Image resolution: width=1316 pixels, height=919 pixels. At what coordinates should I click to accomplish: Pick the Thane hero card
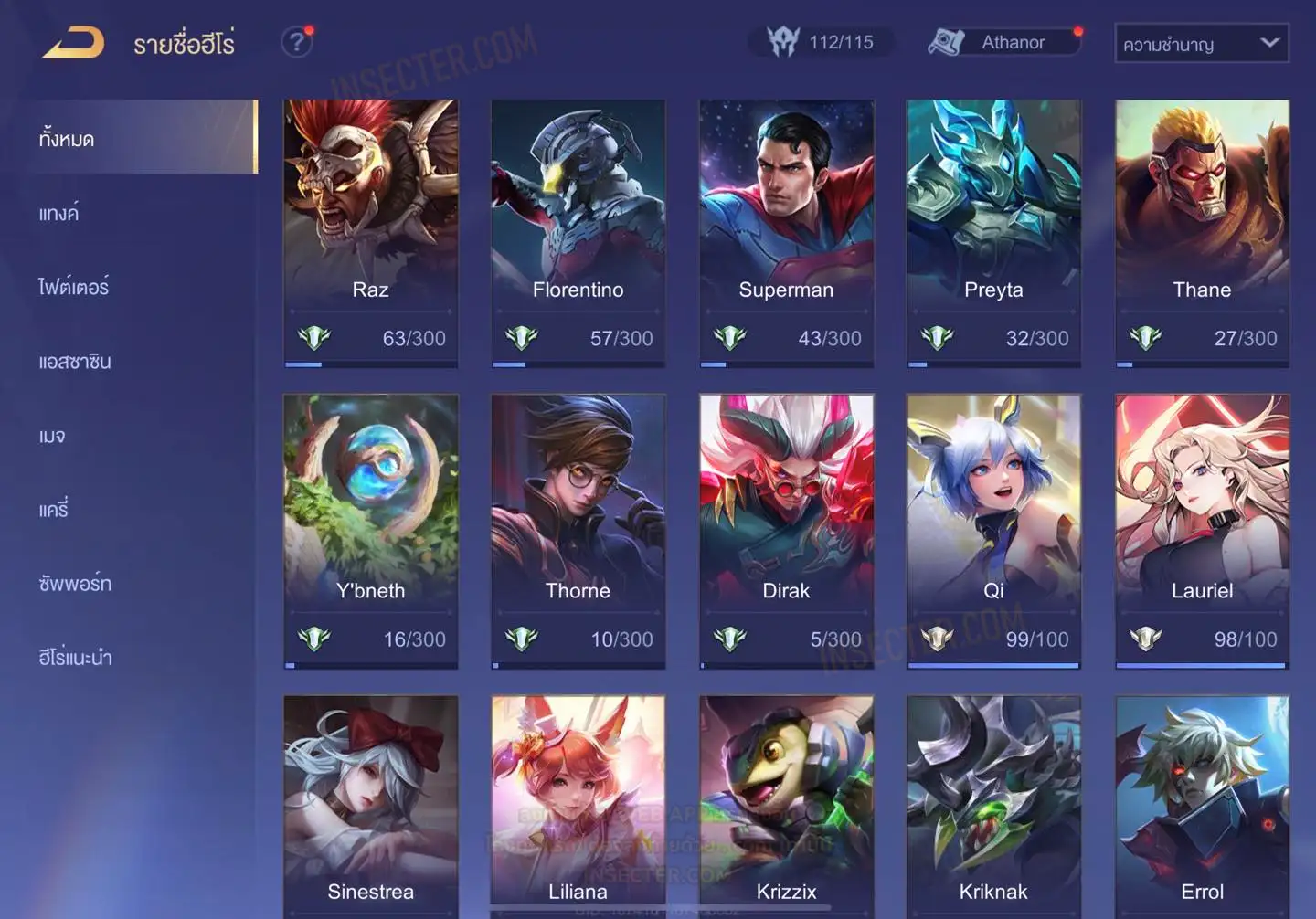pyautogui.click(x=1202, y=233)
